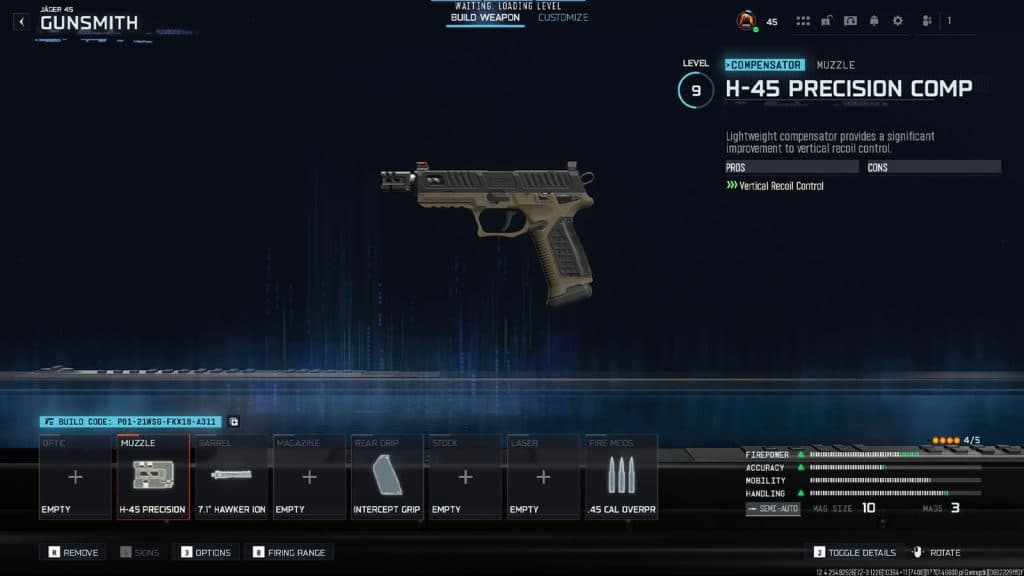Select the Build Weapon tab
Viewport: 1024px width, 576px height.
tap(485, 18)
